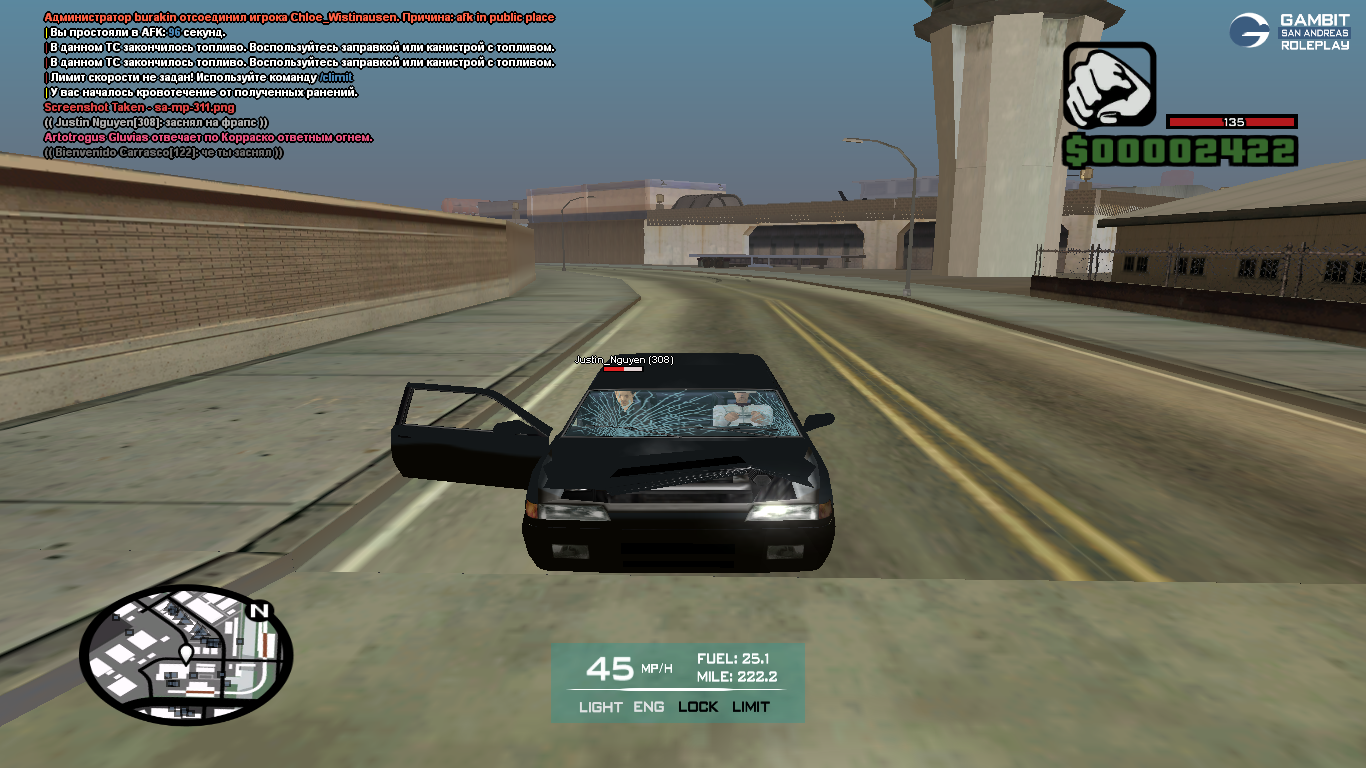Toggle the LIGHT indicator on speedometer

[x=600, y=707]
